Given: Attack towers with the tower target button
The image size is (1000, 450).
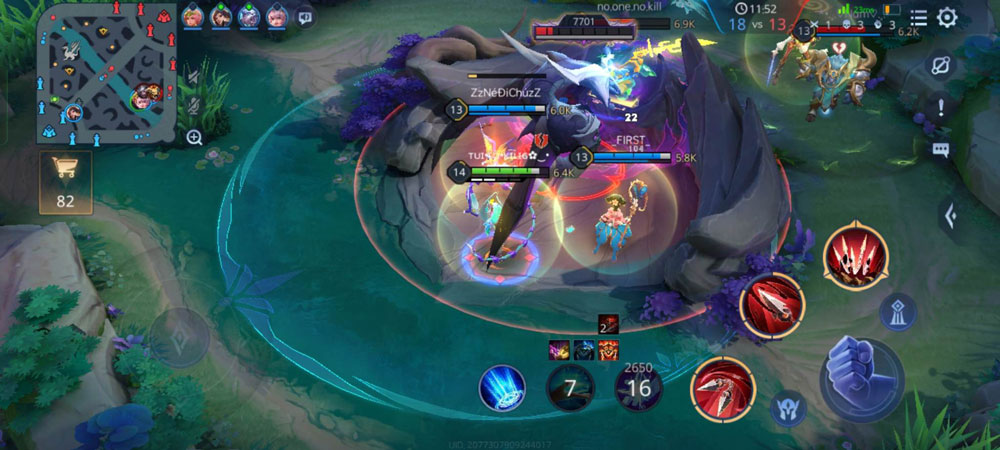Looking at the screenshot, I should [x=898, y=312].
